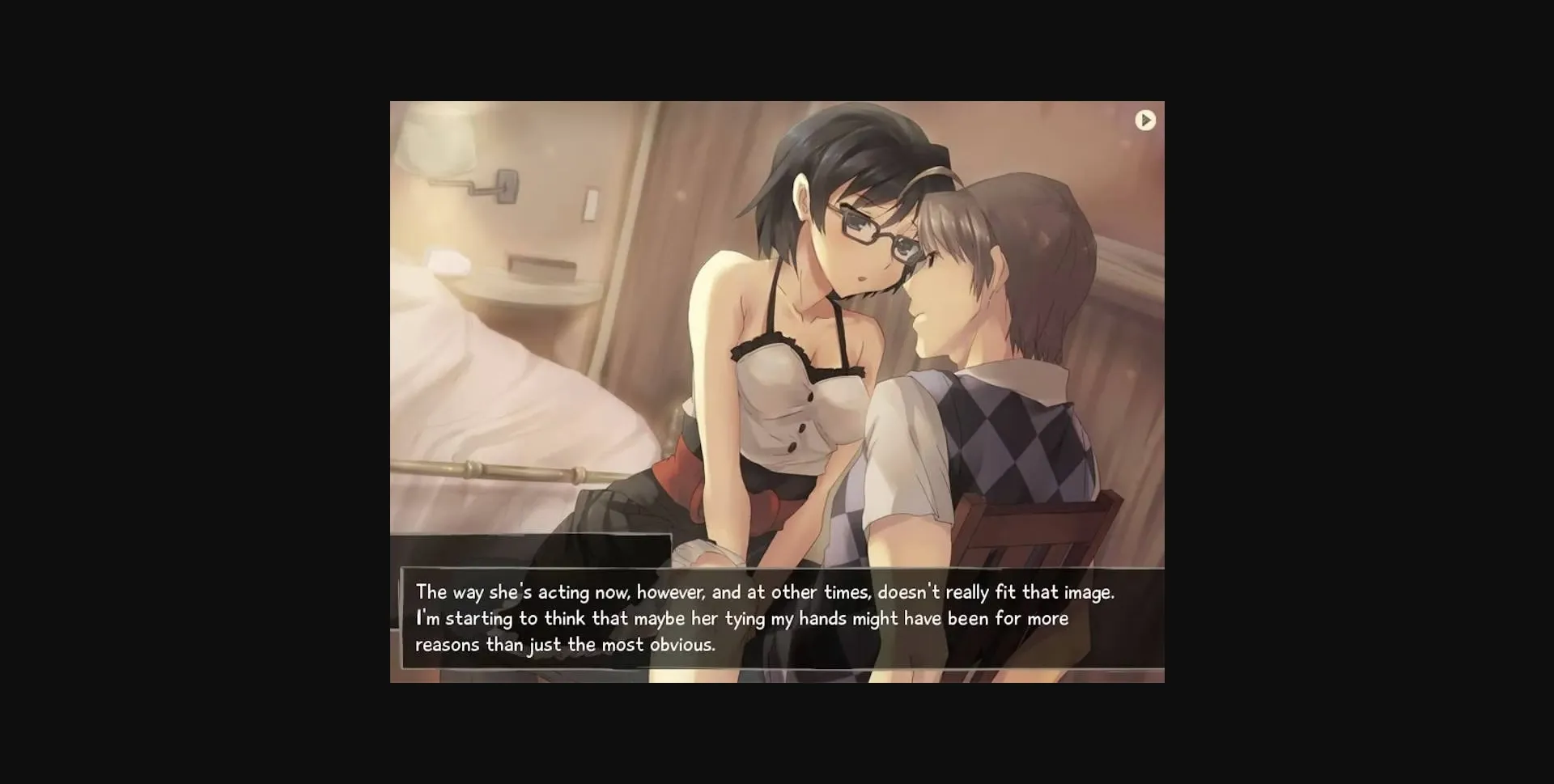Click the sentence ending with 'fit that image'
The image size is (1554, 784).
765,591
